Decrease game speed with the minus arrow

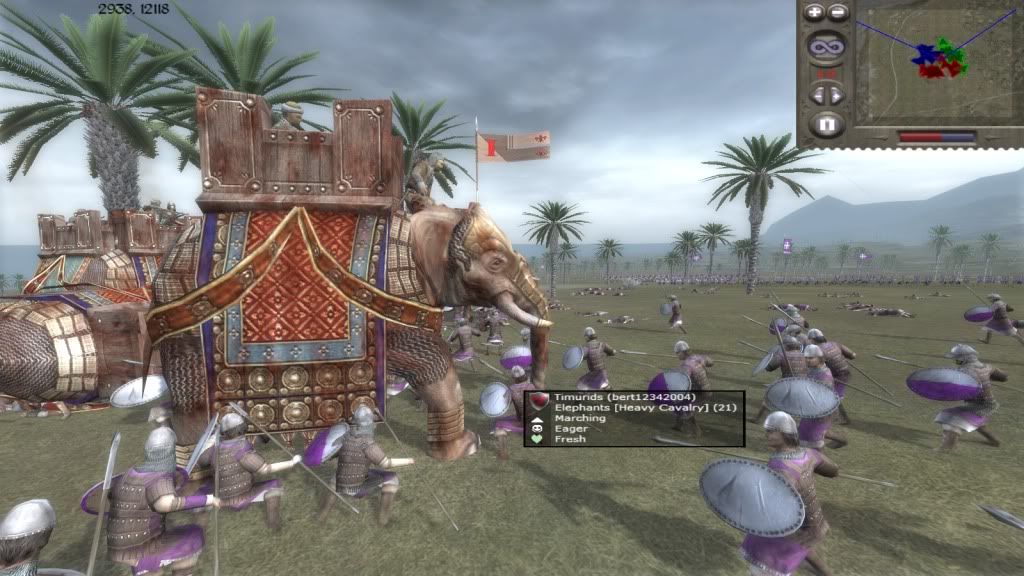point(817,96)
